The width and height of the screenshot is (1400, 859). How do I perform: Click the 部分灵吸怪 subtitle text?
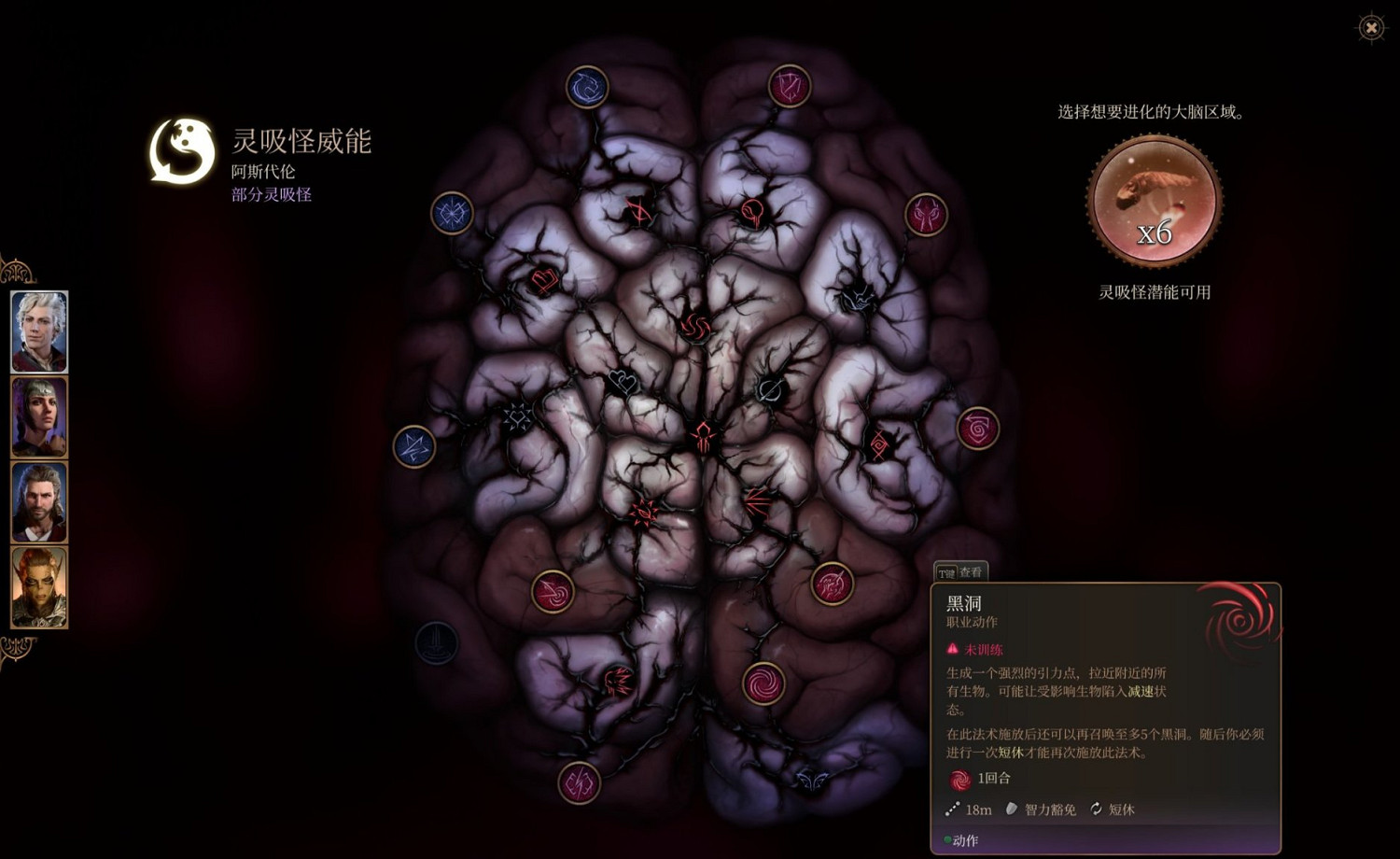click(271, 194)
